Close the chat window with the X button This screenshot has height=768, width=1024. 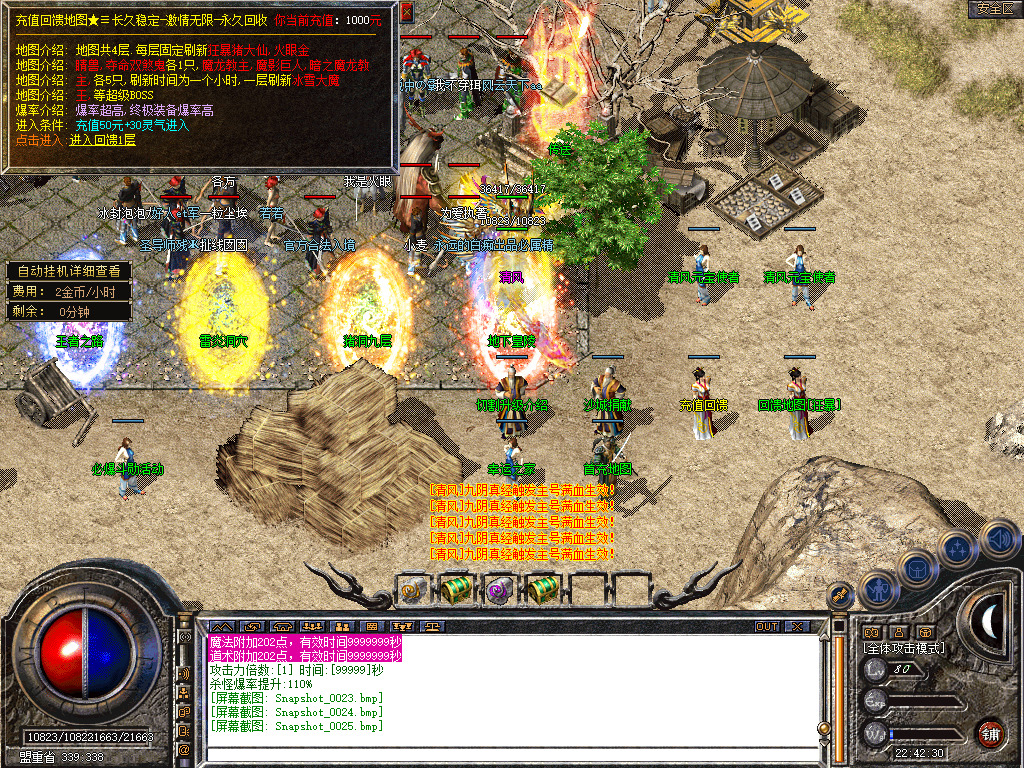tap(797, 627)
